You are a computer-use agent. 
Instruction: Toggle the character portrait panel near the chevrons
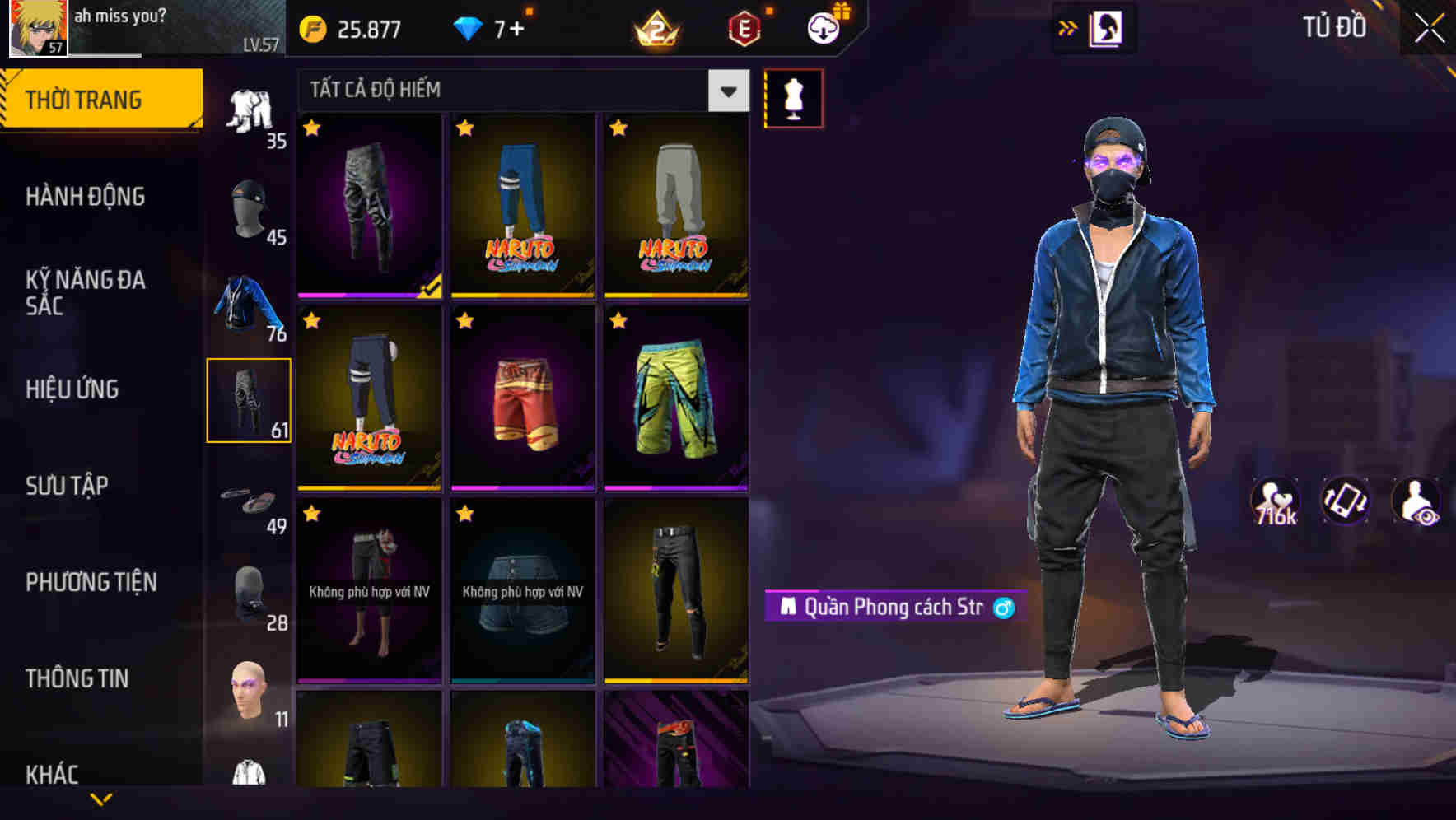1108,30
